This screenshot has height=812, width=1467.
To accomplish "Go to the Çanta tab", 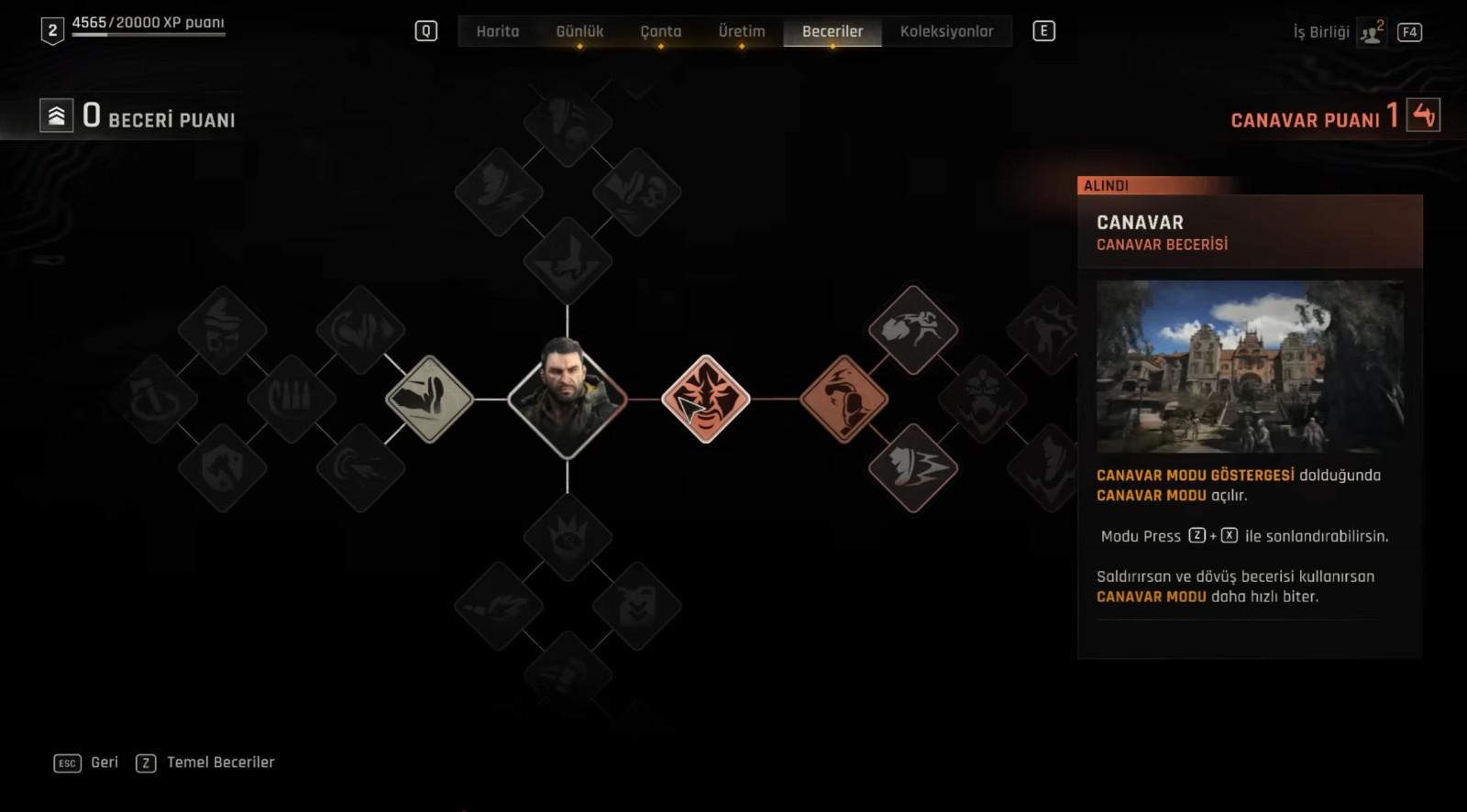I will [x=660, y=31].
